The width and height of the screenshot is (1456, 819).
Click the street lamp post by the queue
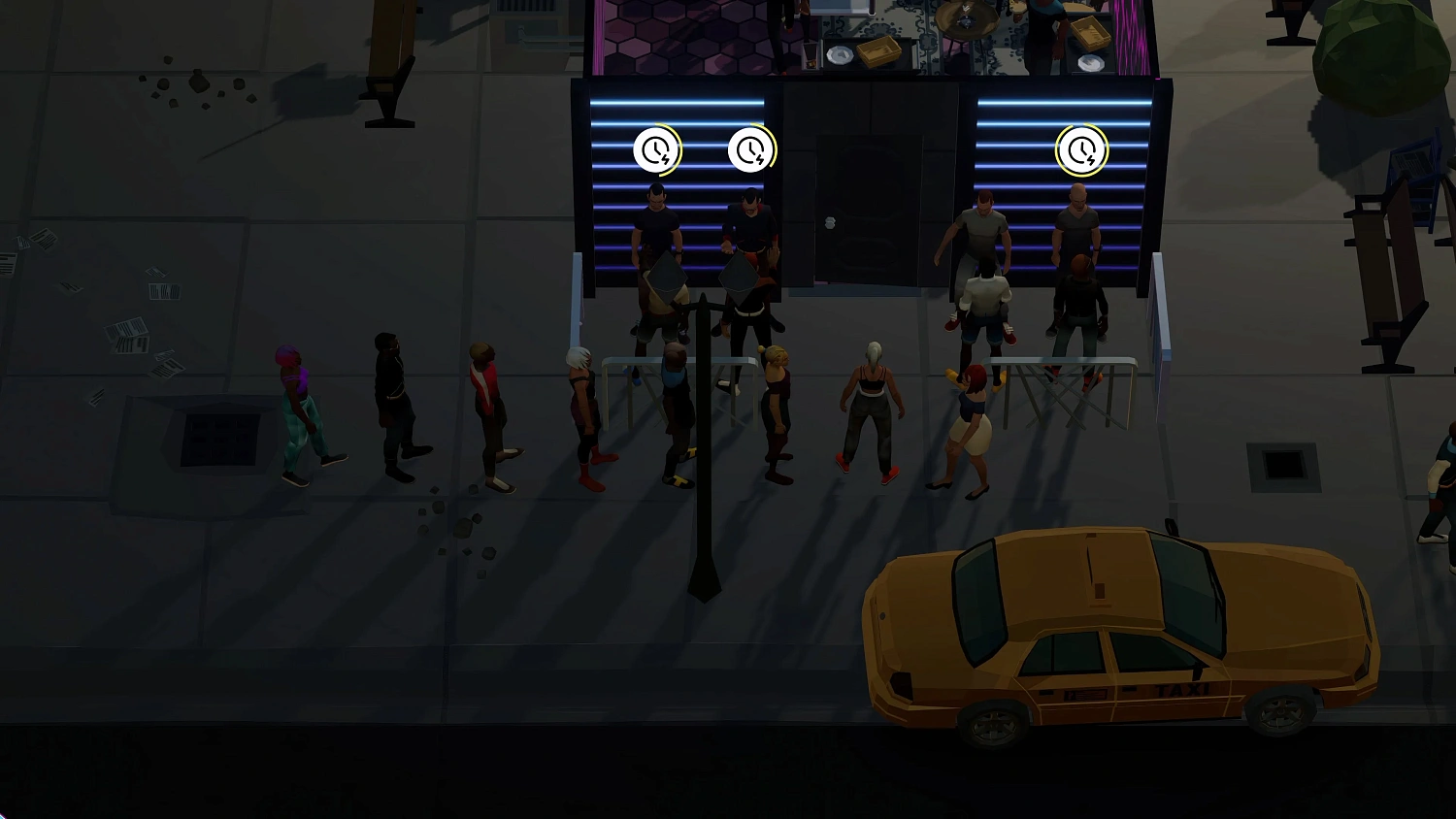coord(701,437)
